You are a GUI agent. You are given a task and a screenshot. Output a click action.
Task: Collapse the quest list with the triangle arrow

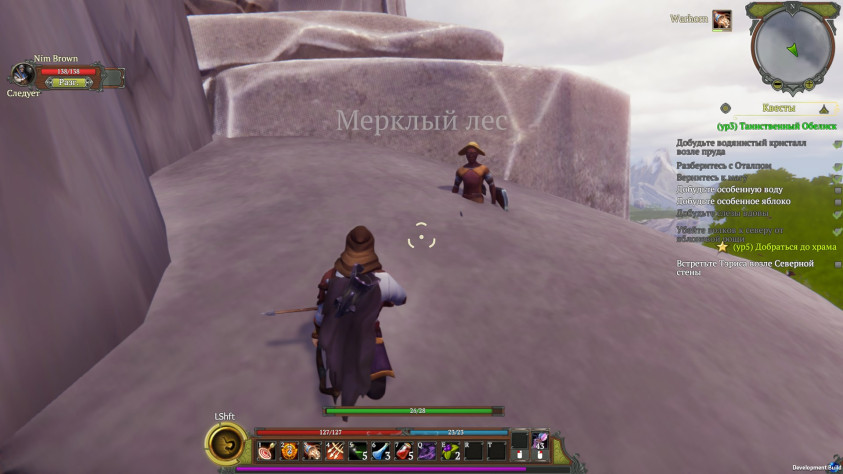tap(824, 107)
